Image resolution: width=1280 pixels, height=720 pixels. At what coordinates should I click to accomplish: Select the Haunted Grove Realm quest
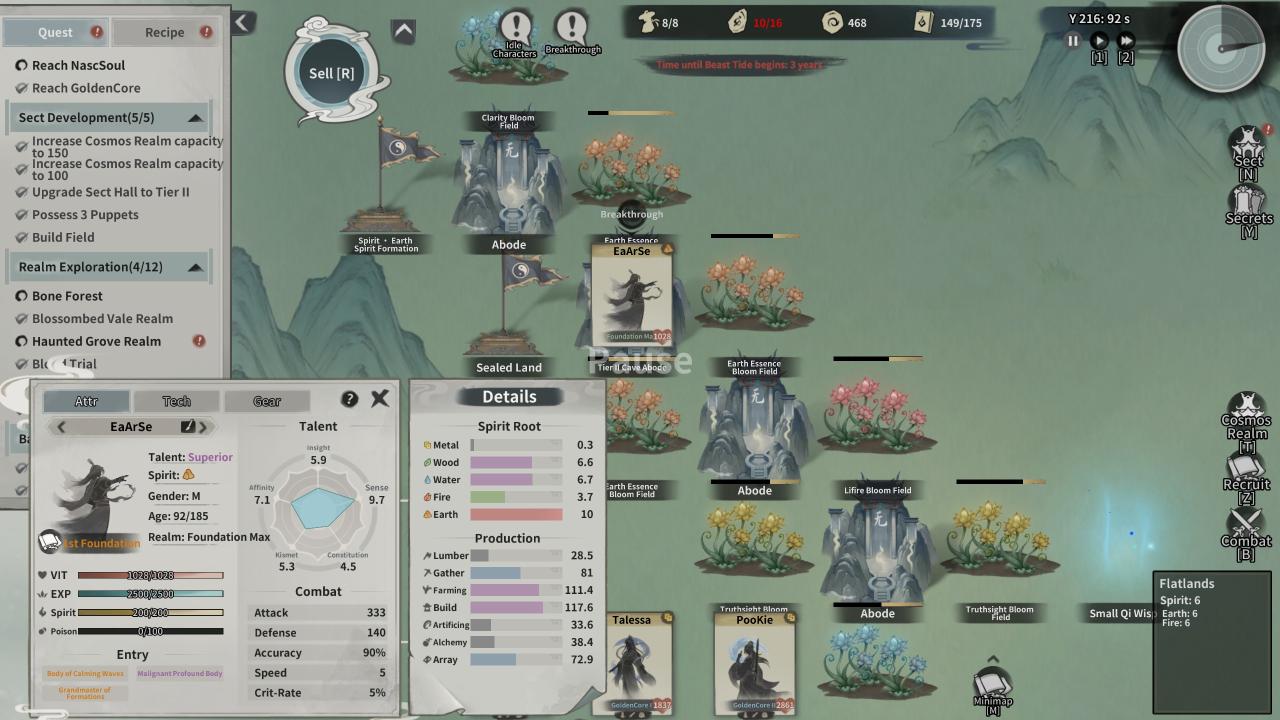[96, 341]
